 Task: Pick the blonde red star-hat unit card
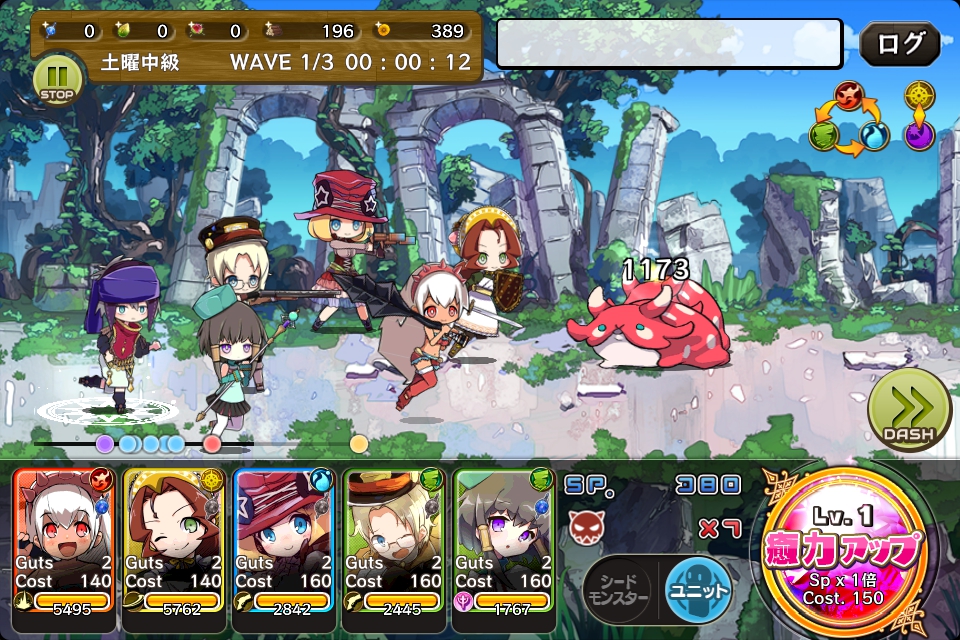(283, 538)
